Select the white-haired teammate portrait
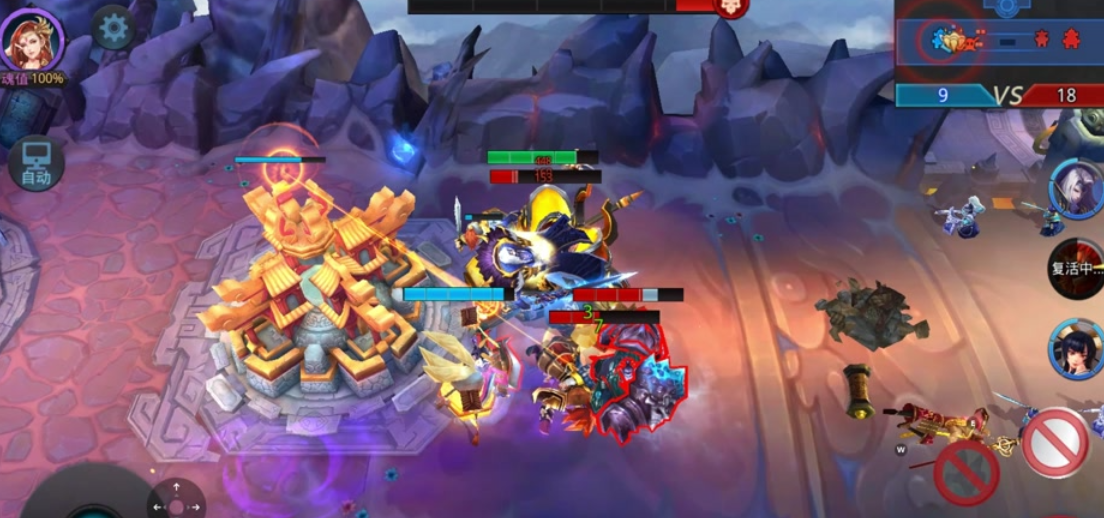The height and width of the screenshot is (518, 1104). [1077, 188]
